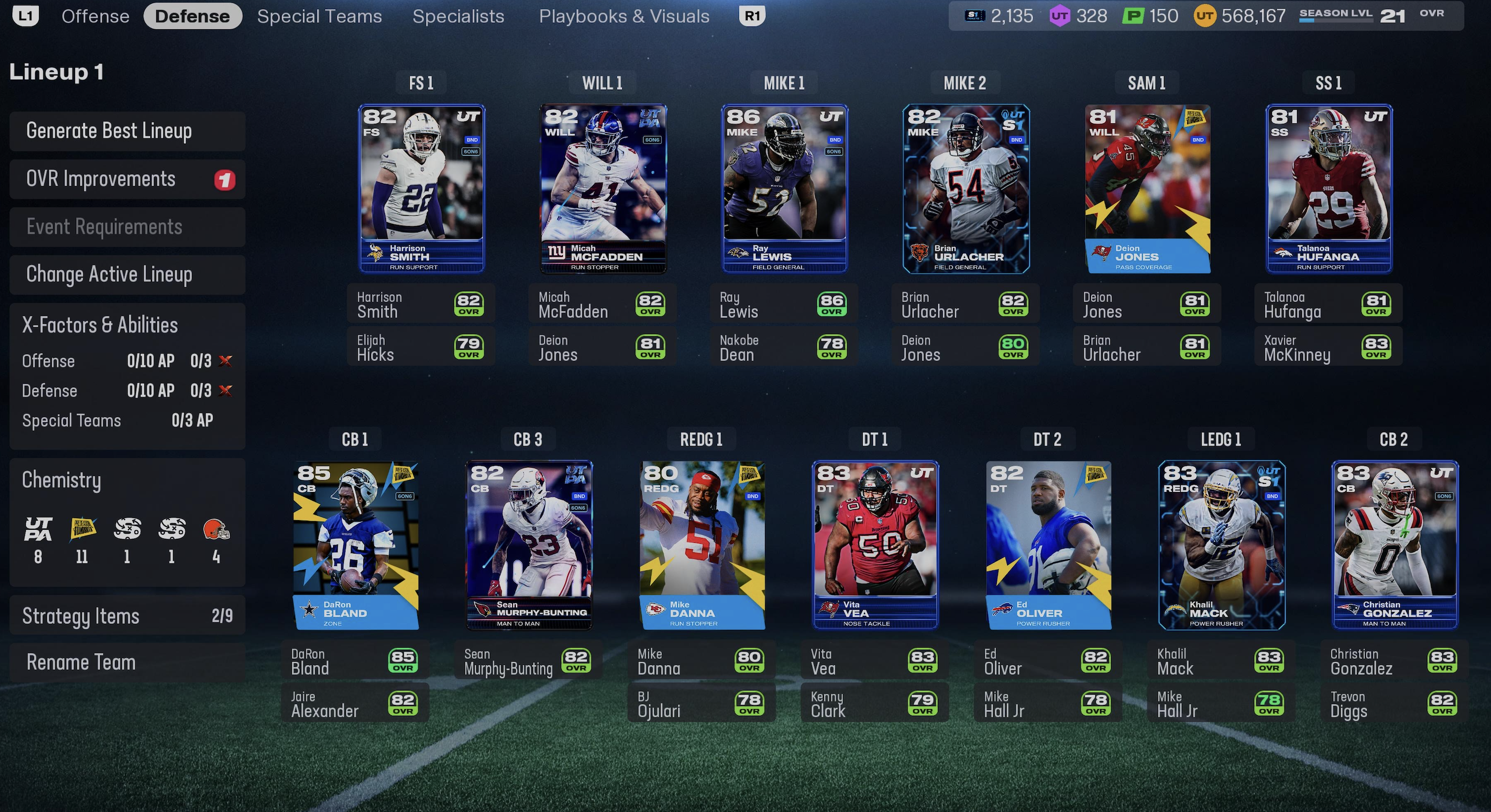This screenshot has height=812, width=1491.
Task: Click DaRon Bland's CB card
Action: [x=355, y=545]
